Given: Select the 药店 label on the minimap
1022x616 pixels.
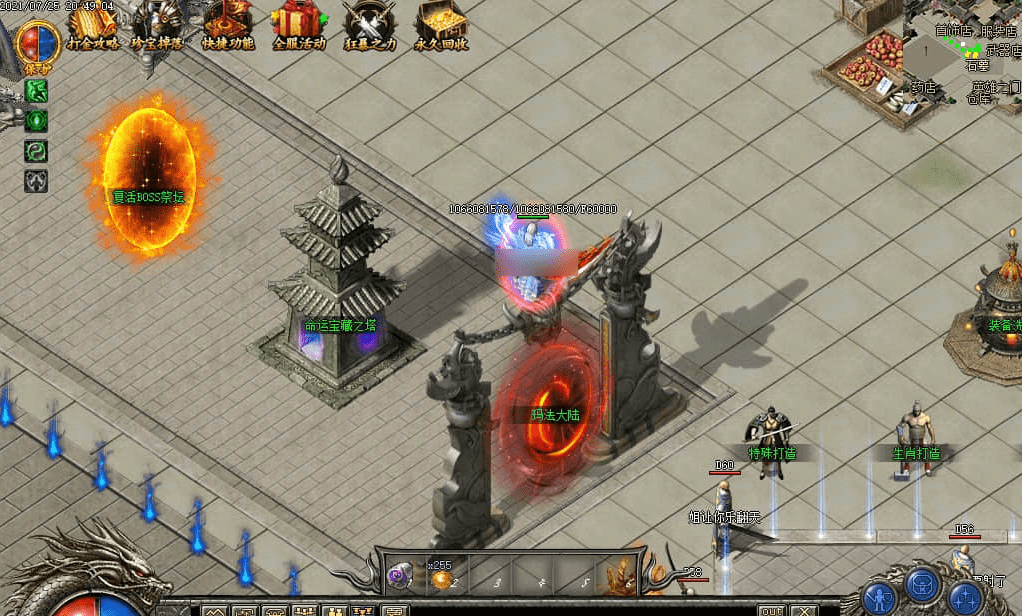Looking at the screenshot, I should pyautogui.click(x=923, y=87).
